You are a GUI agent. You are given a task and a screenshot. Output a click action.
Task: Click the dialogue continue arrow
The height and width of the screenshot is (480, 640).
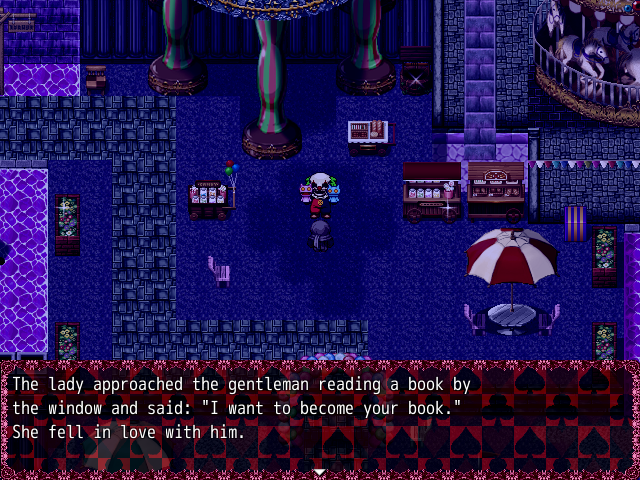(319, 471)
